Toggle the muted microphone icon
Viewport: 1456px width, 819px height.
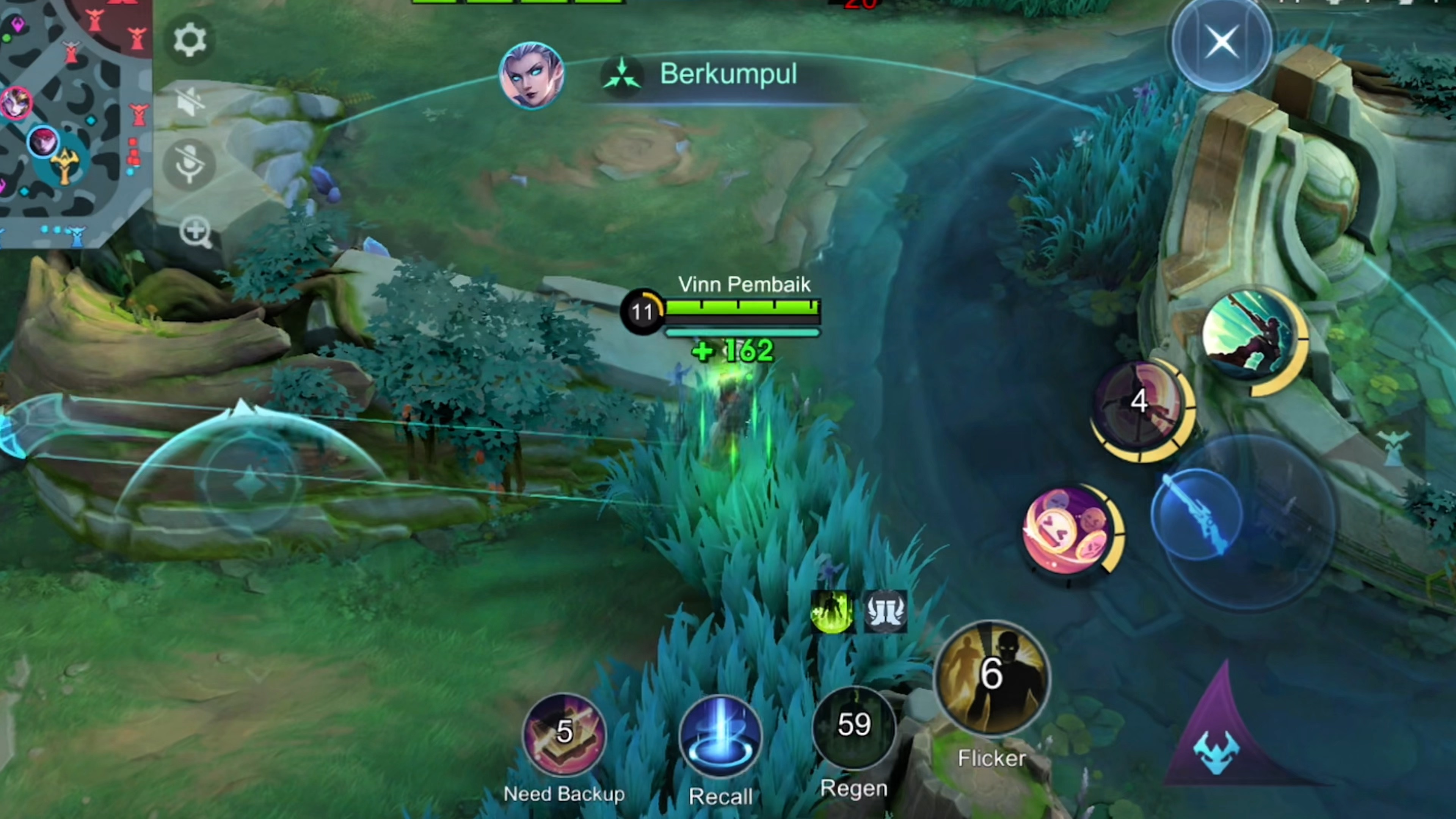point(189,164)
